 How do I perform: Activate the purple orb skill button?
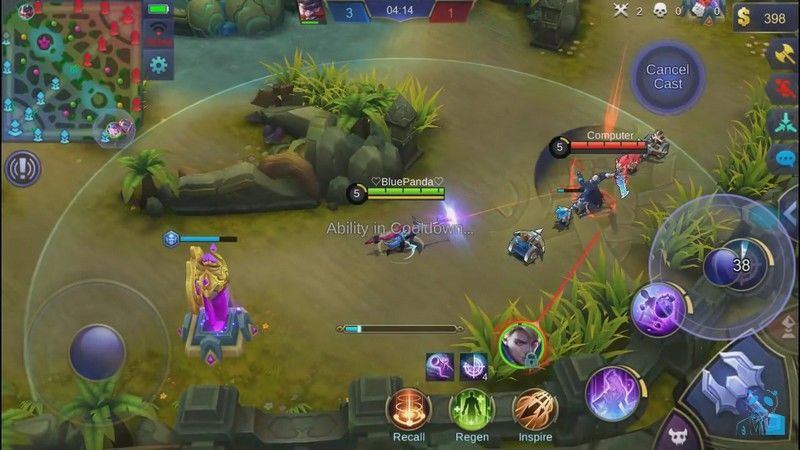coord(658,309)
